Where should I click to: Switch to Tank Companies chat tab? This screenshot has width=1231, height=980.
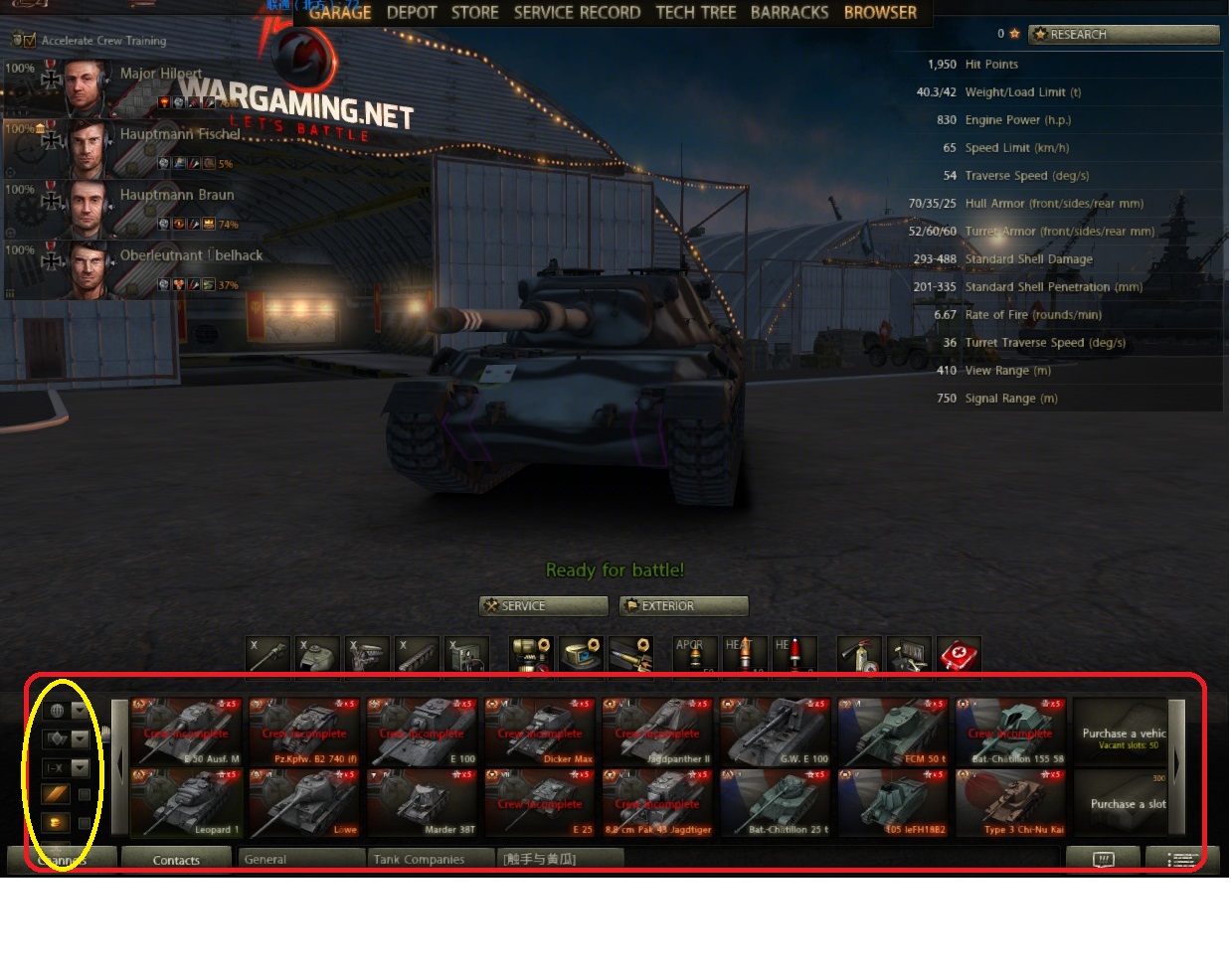[430, 860]
